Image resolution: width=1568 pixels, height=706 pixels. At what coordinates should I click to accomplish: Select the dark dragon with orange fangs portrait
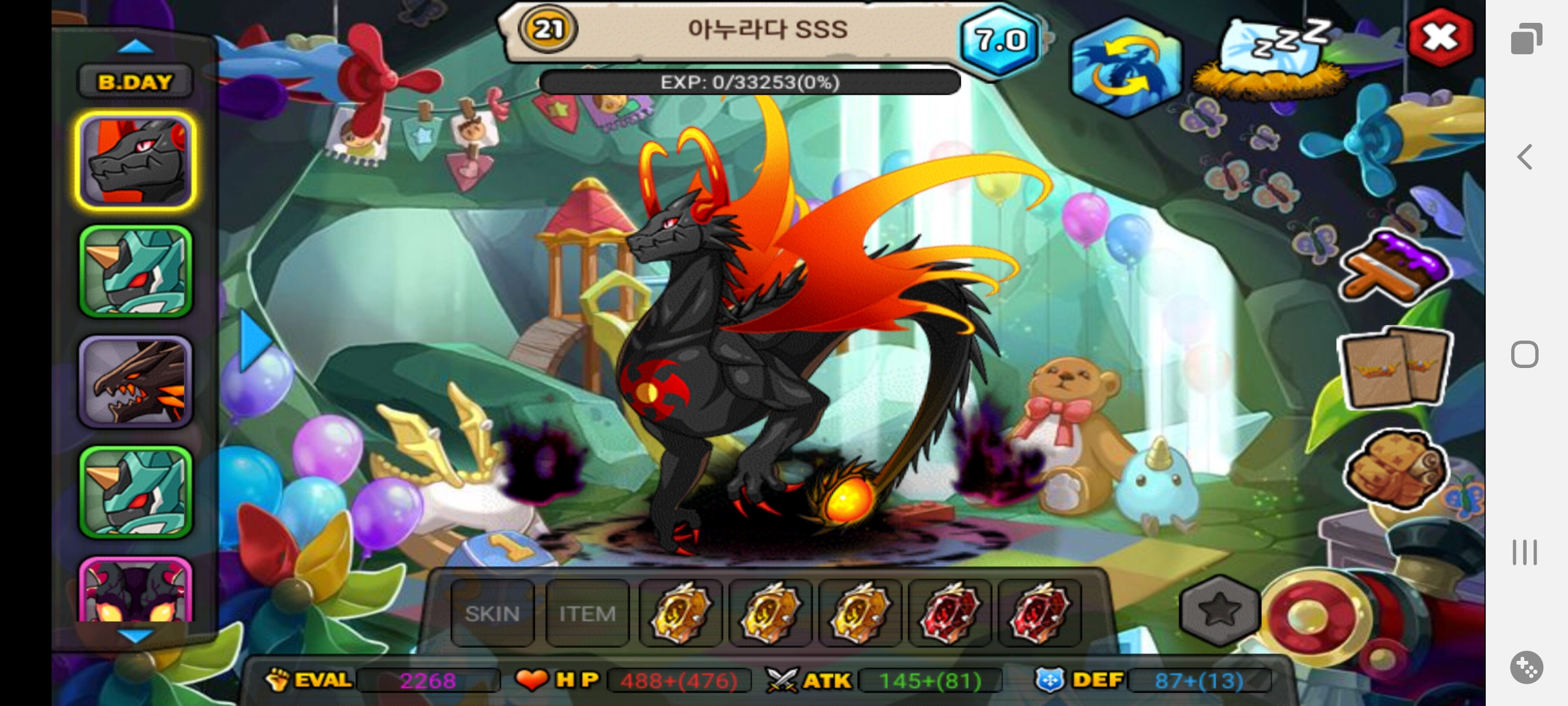pos(136,382)
